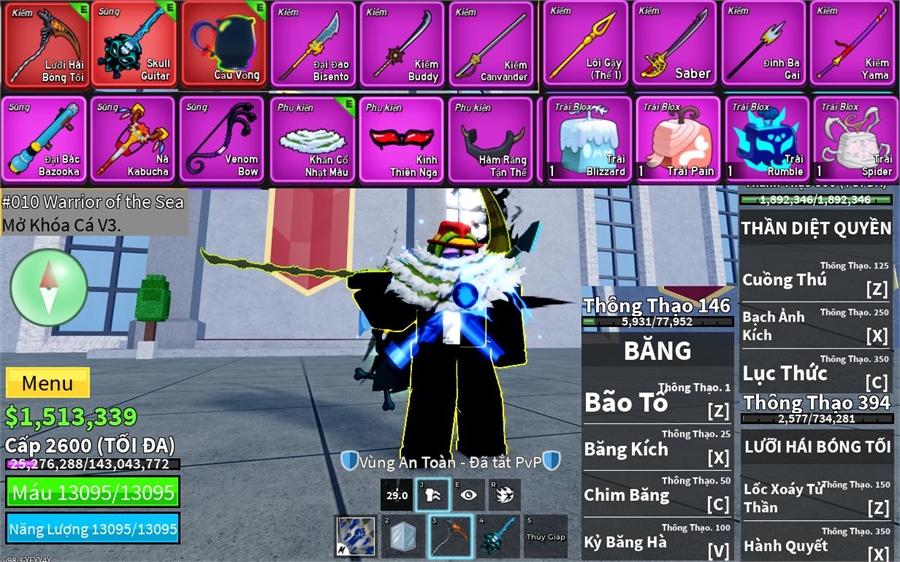Open the yellow Menu button

click(47, 383)
